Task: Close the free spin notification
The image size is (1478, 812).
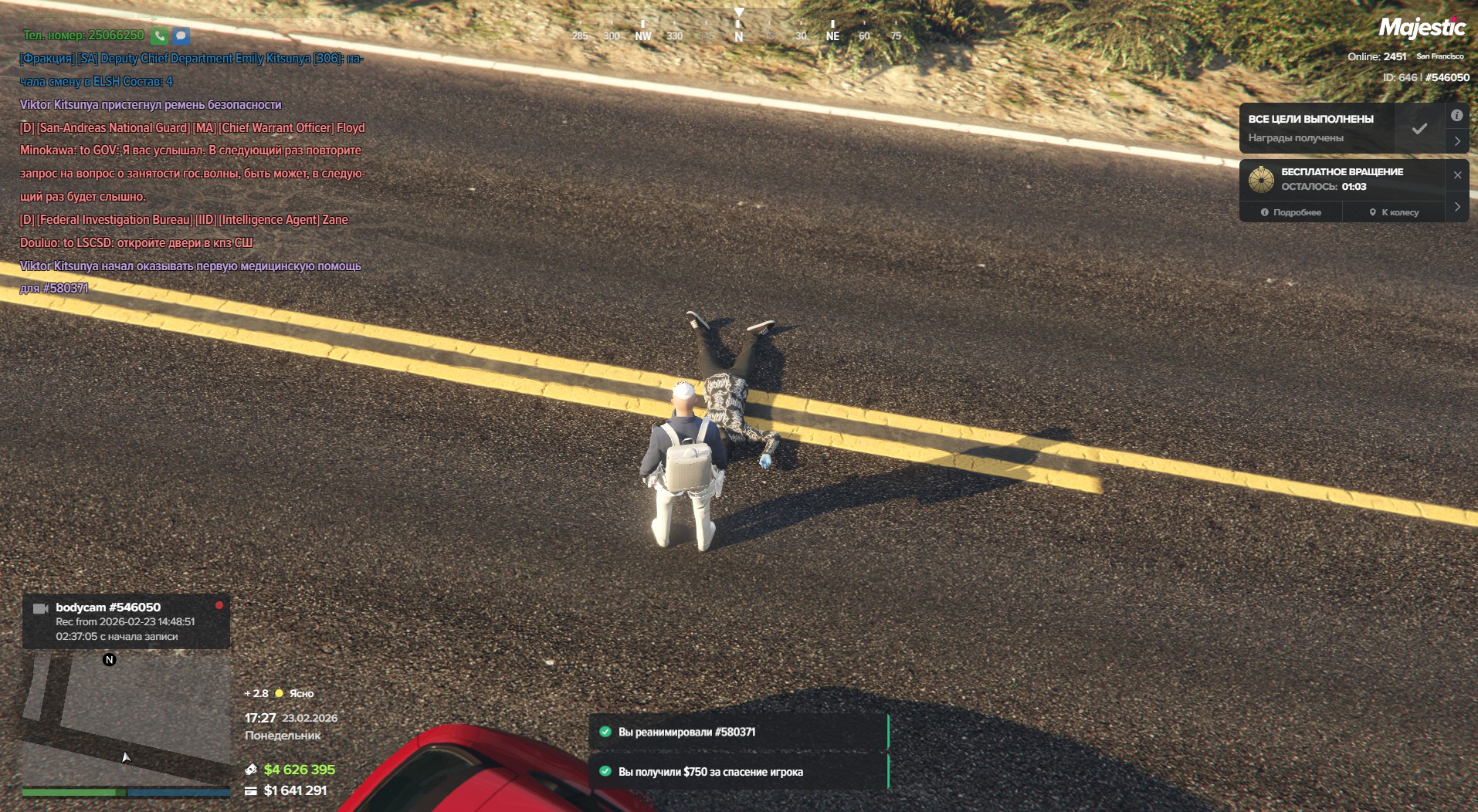Action: [x=1457, y=175]
